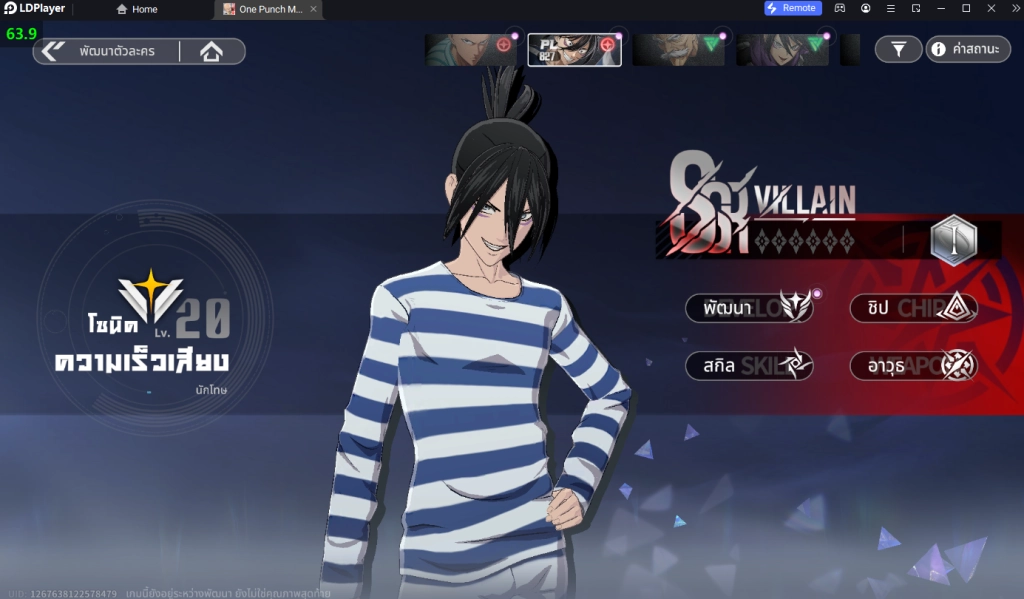Click the LDPlayer Remote button
The height and width of the screenshot is (599, 1024).
(793, 8)
